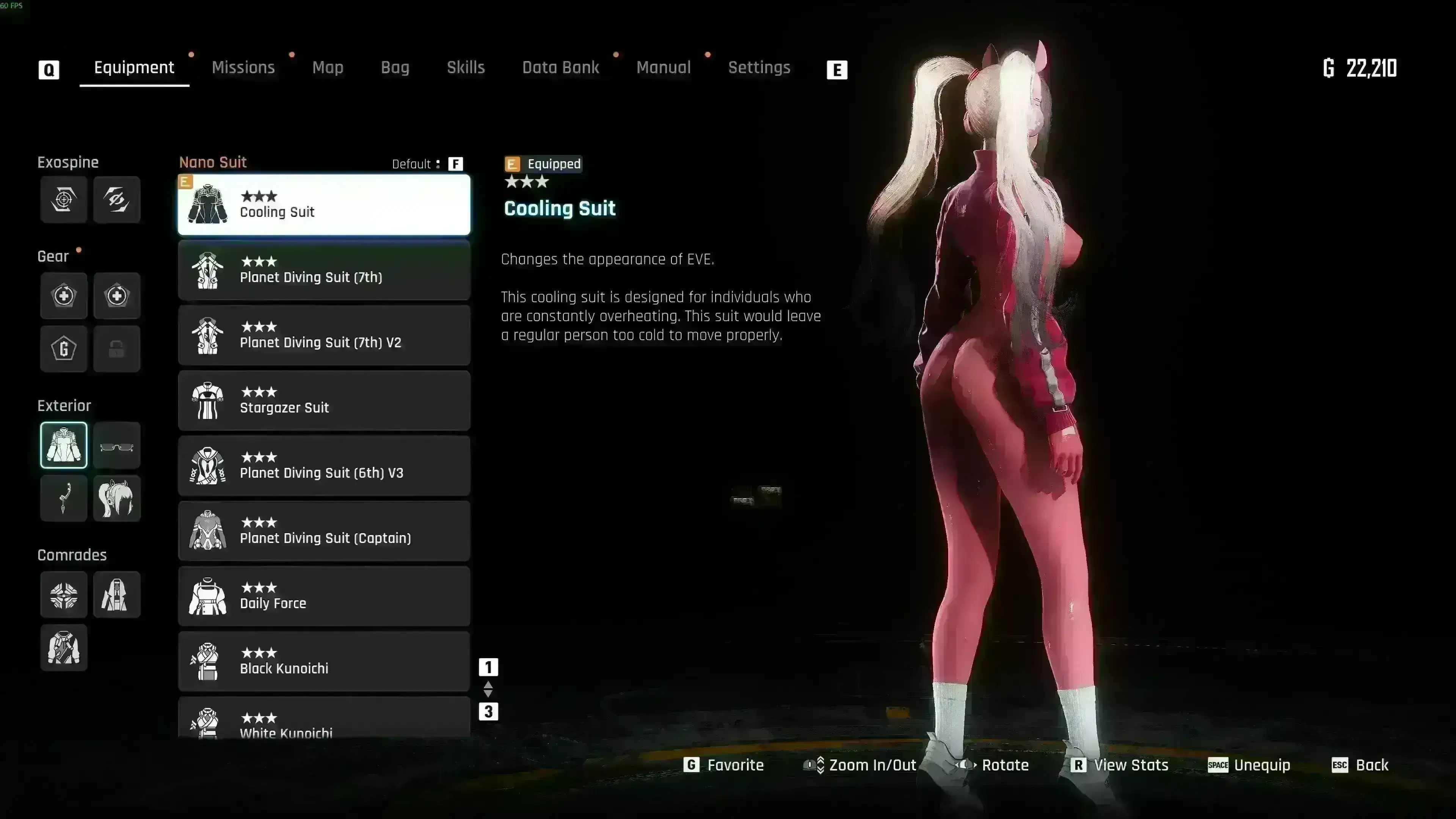Open the hairstyle exterior slot
Image resolution: width=1456 pixels, height=819 pixels.
tap(117, 498)
